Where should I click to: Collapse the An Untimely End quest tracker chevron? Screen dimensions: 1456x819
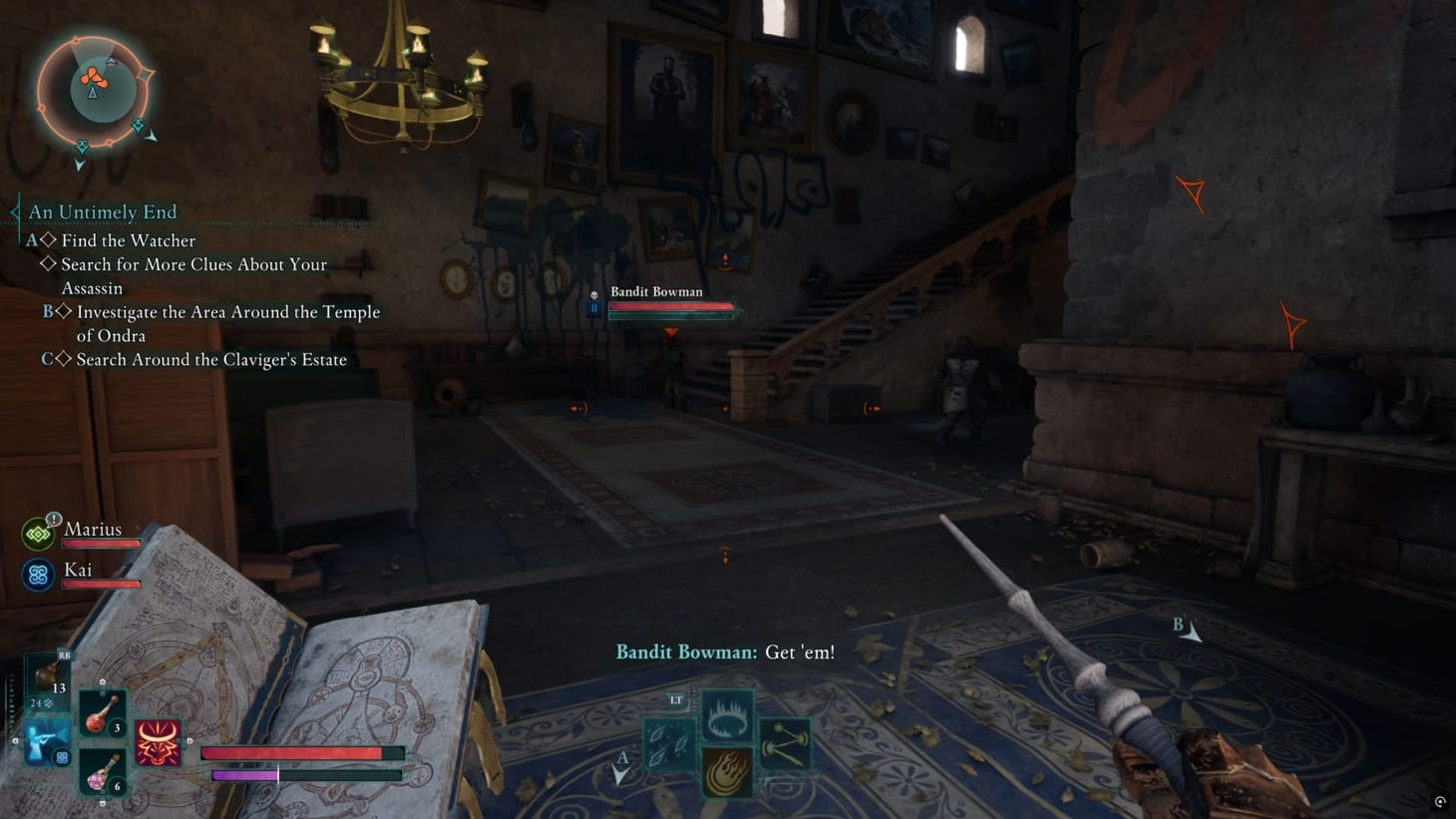pos(14,211)
